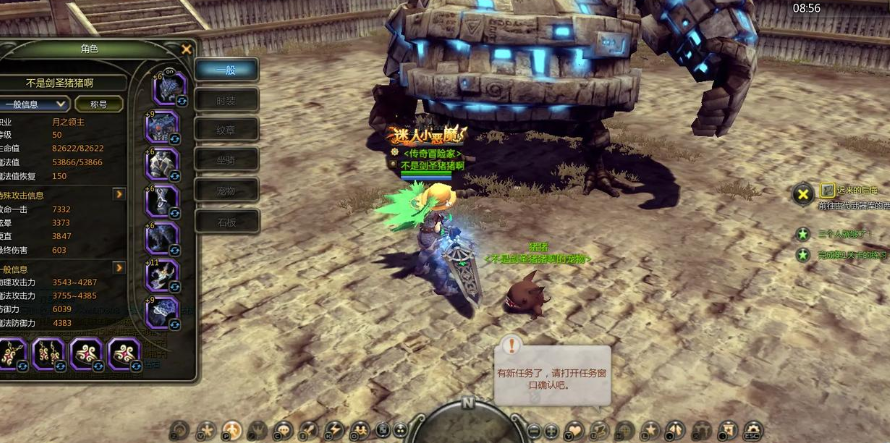Image resolution: width=890 pixels, height=443 pixels.
Task: Show the 宠物 pet tab
Action: (226, 190)
